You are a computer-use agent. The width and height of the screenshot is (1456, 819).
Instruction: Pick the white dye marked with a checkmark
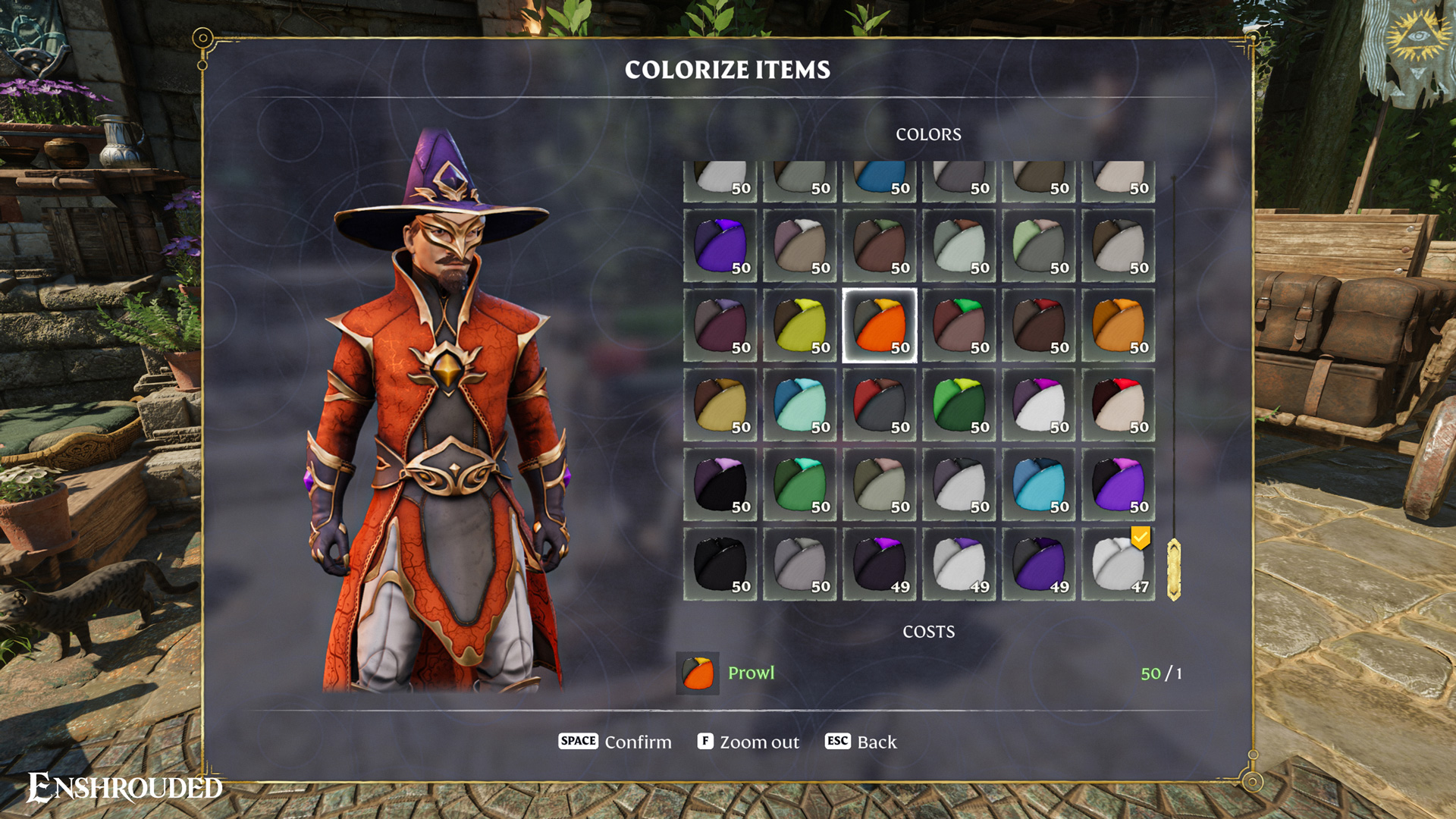(1119, 564)
